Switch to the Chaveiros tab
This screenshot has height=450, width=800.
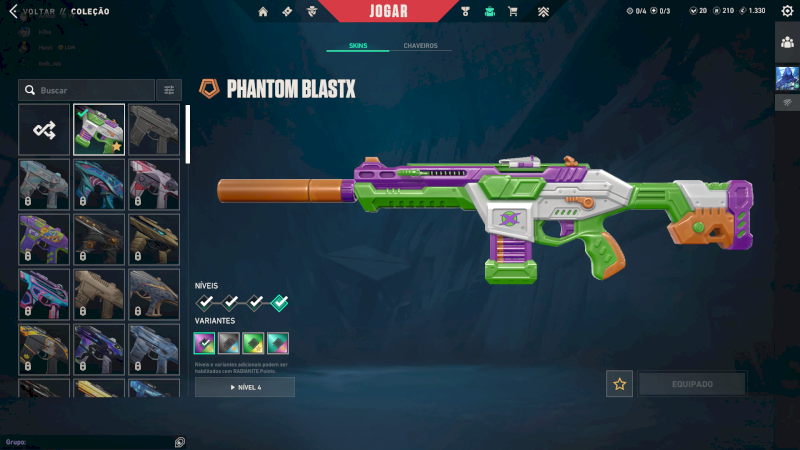(420, 46)
